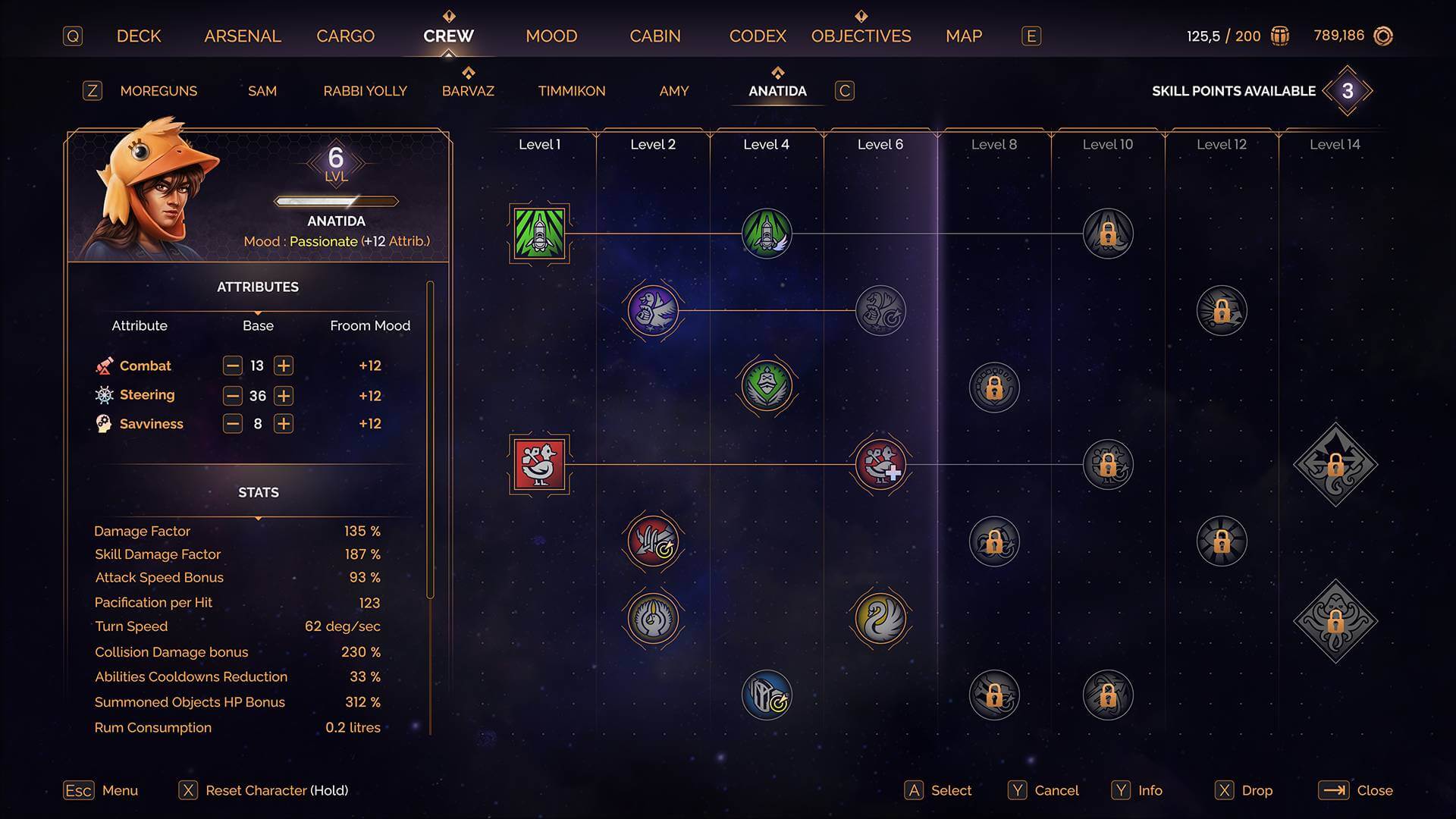Choose the golden swan skill at Level 6

pos(880,618)
